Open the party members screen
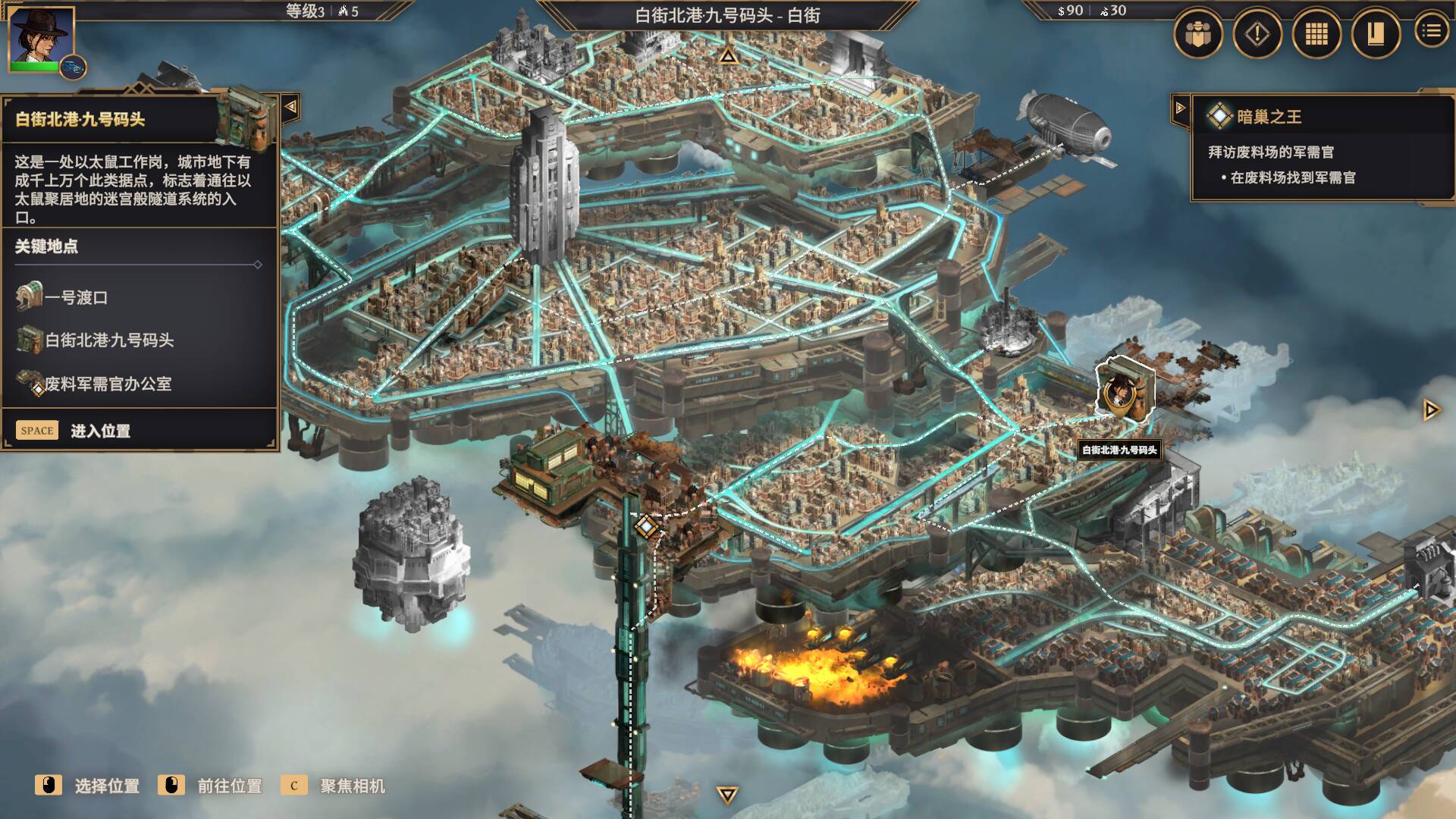This screenshot has width=1456, height=819. (1198, 34)
